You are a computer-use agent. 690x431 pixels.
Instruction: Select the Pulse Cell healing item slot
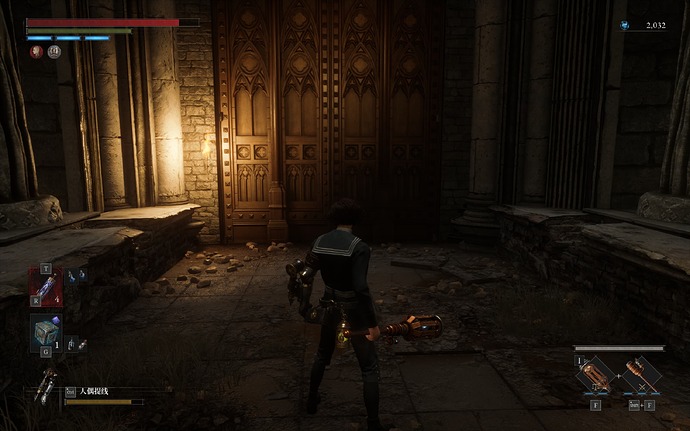46,285
